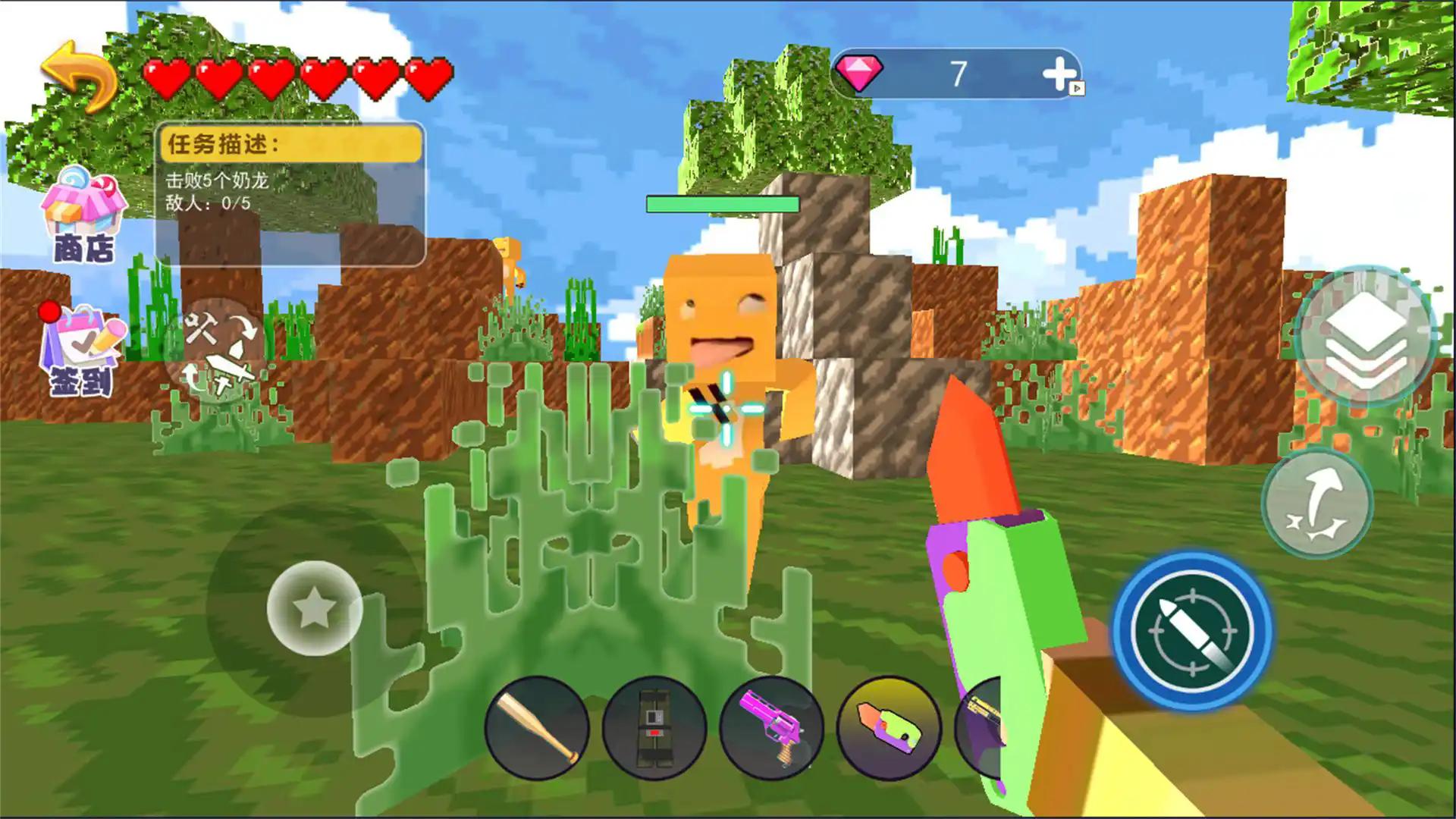
Task: Open the 商店 shop
Action: pos(82,216)
